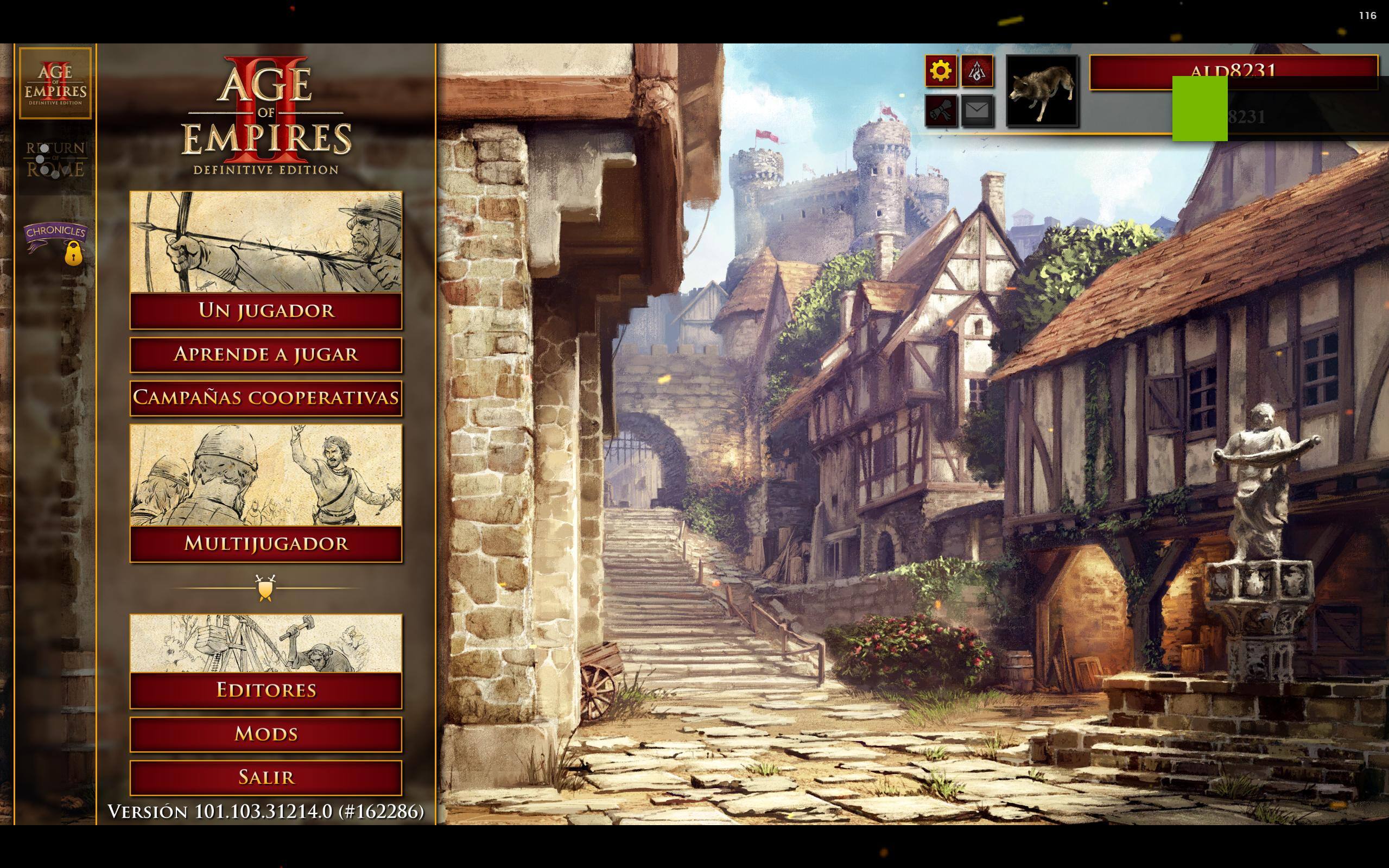Click the trebuchet builder illustration above Editores
Screen dimensions: 1389x868
(266, 643)
